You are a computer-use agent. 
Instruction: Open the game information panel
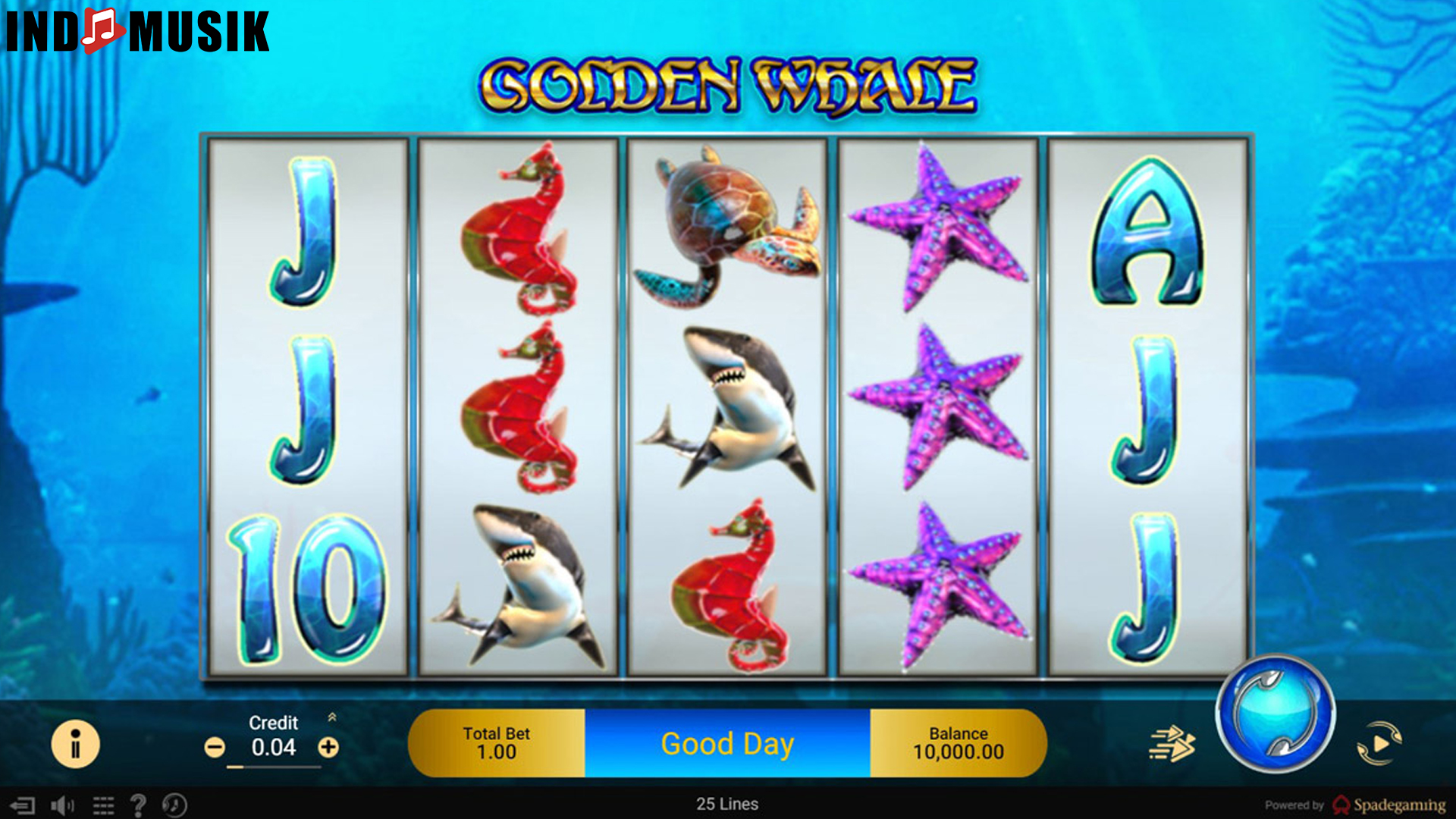[x=75, y=743]
